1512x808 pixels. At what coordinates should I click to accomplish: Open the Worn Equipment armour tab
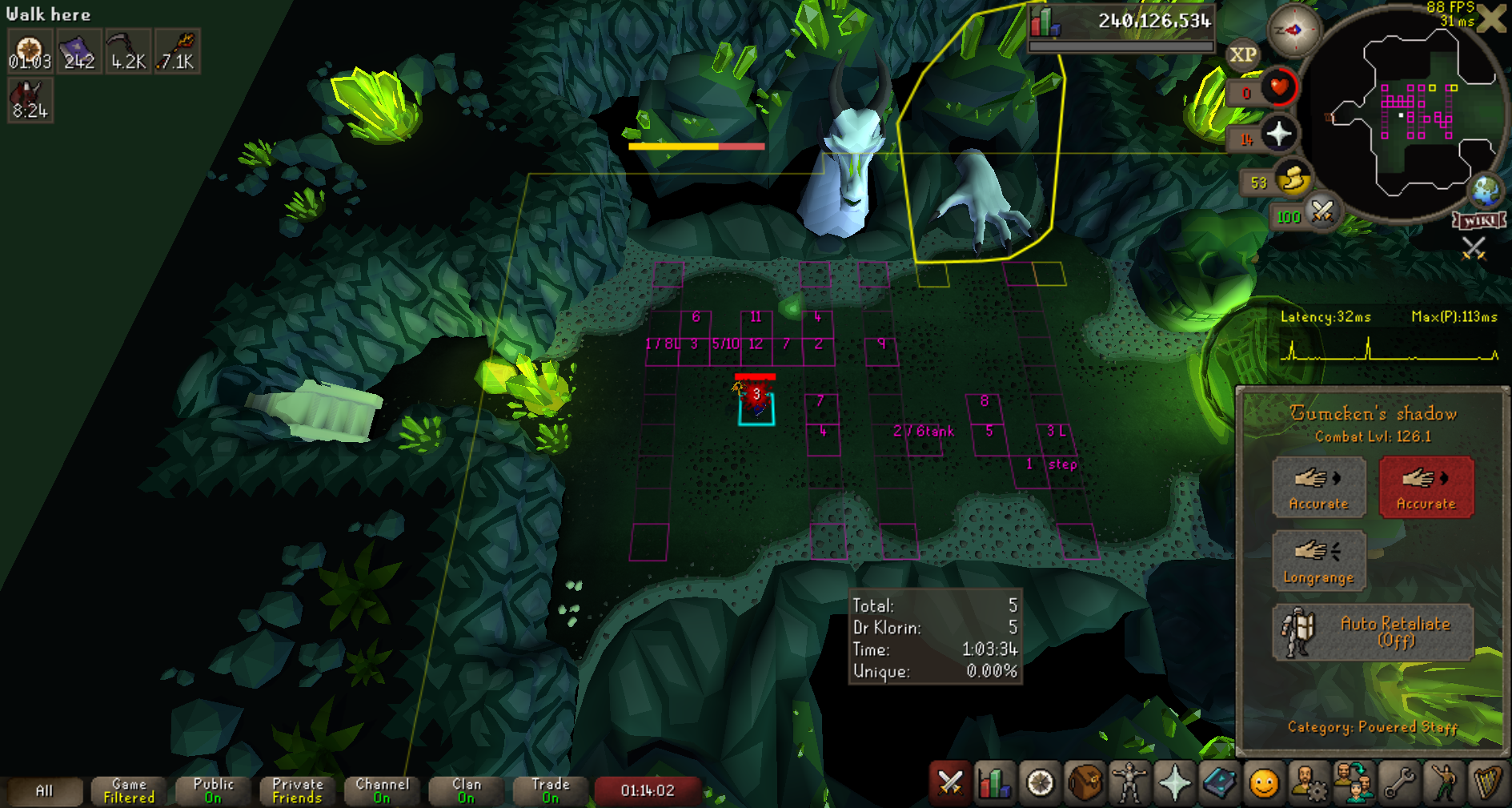(x=1129, y=782)
